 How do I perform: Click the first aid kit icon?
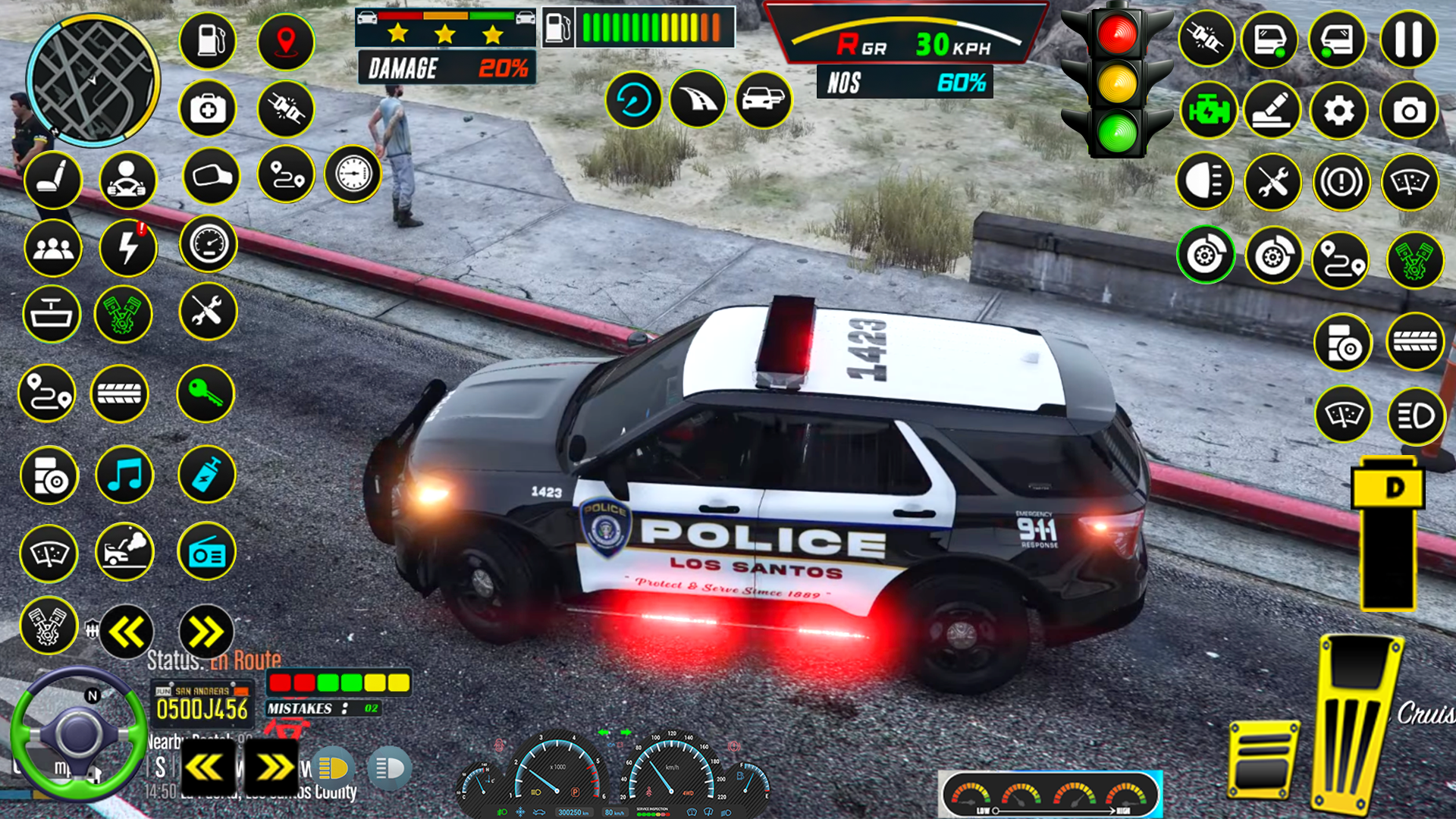coord(207,110)
